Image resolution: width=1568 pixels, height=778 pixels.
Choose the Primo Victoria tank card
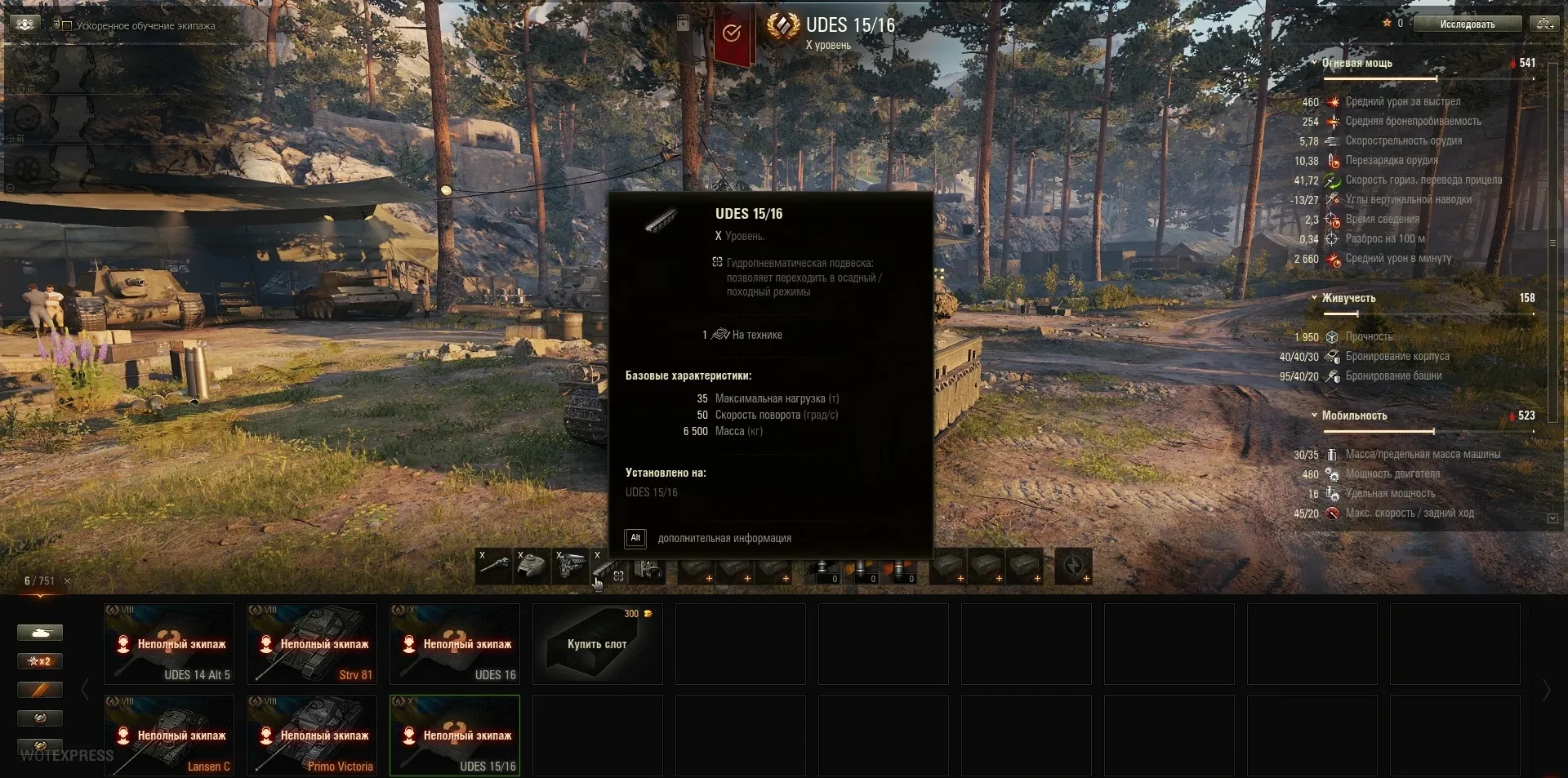(312, 735)
